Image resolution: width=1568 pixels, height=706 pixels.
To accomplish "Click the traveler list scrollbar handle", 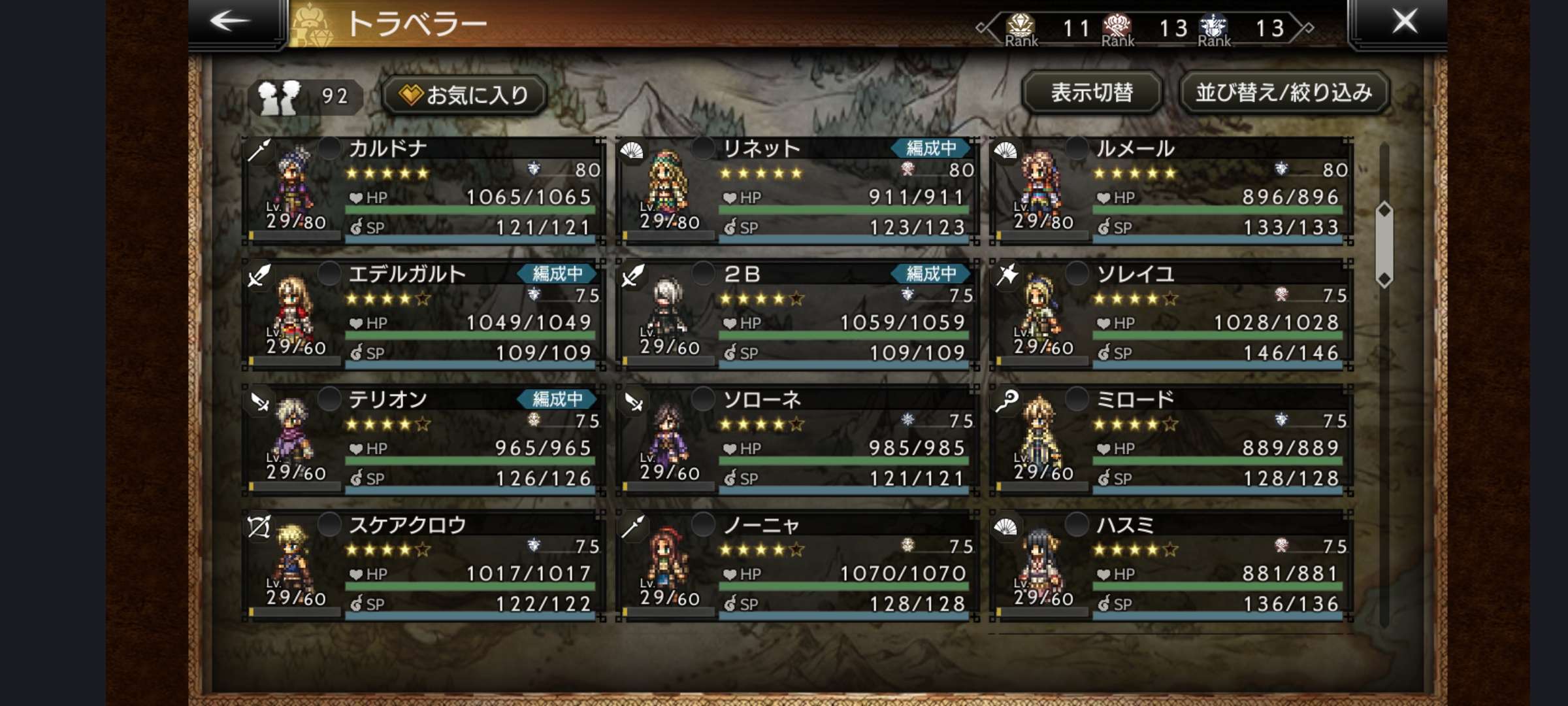I will [x=1384, y=245].
